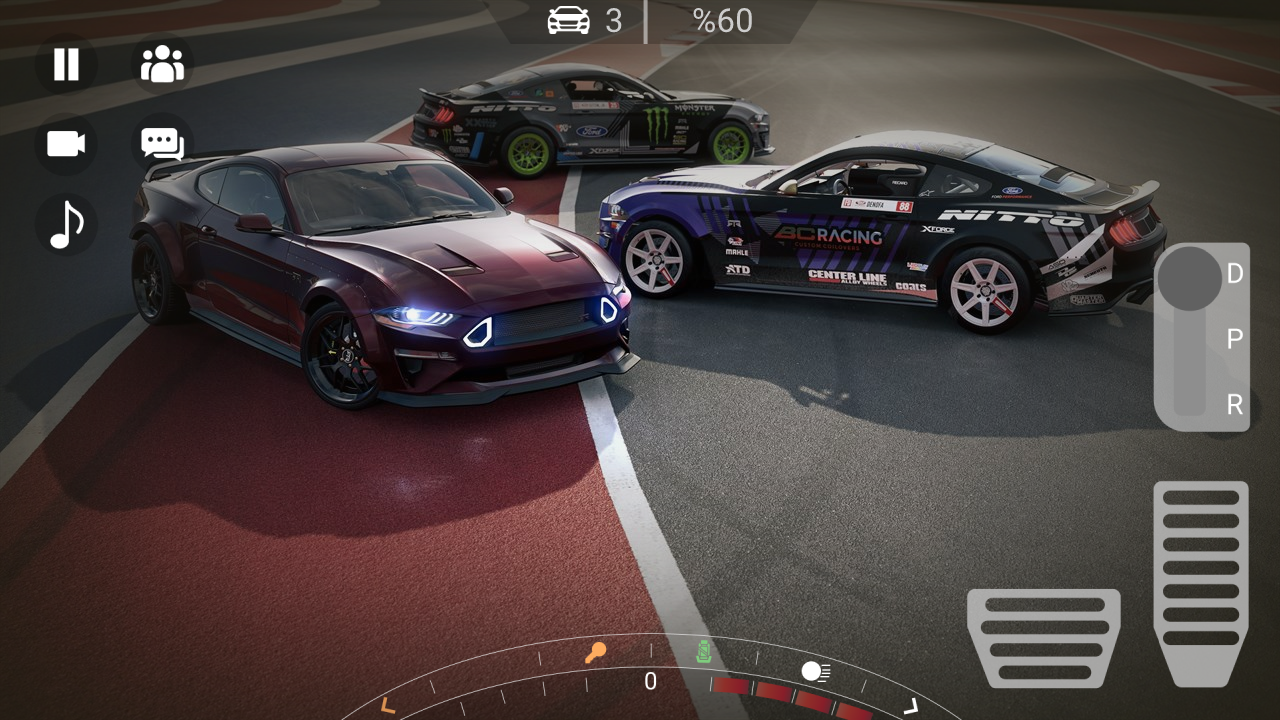Open the players list icon
The image size is (1280, 720).
pyautogui.click(x=162, y=64)
